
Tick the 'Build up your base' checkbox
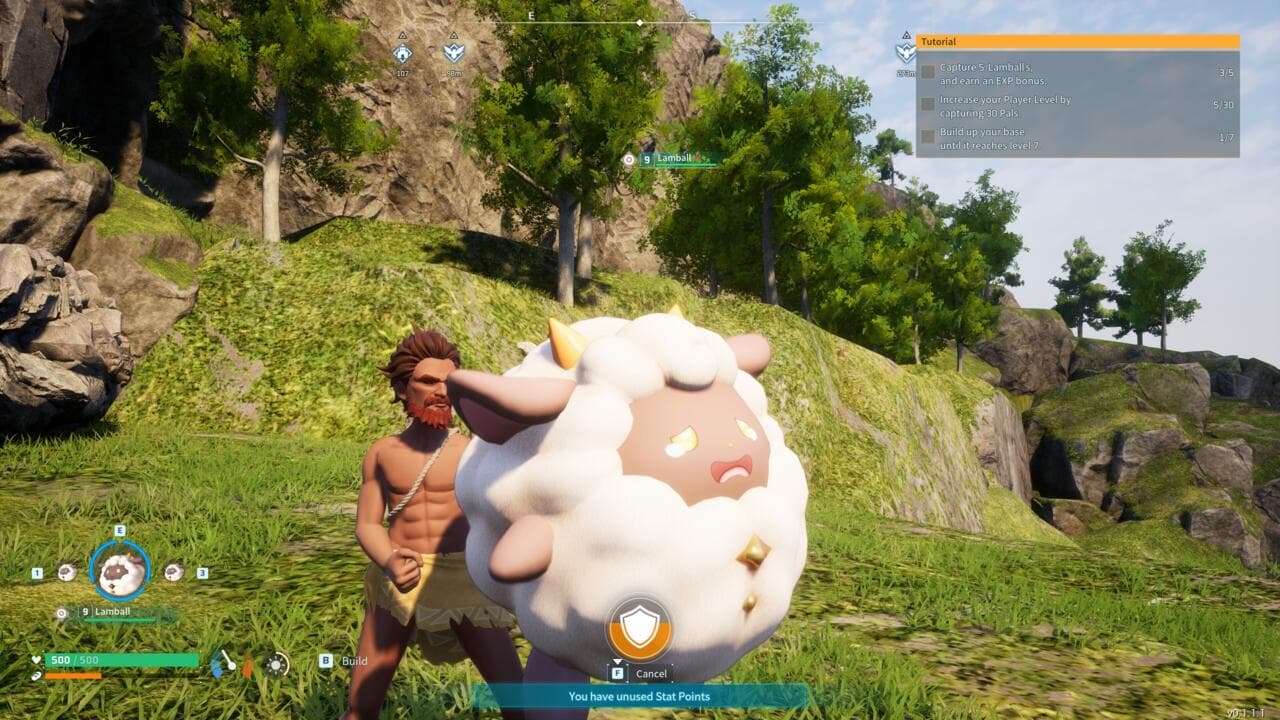click(x=928, y=136)
